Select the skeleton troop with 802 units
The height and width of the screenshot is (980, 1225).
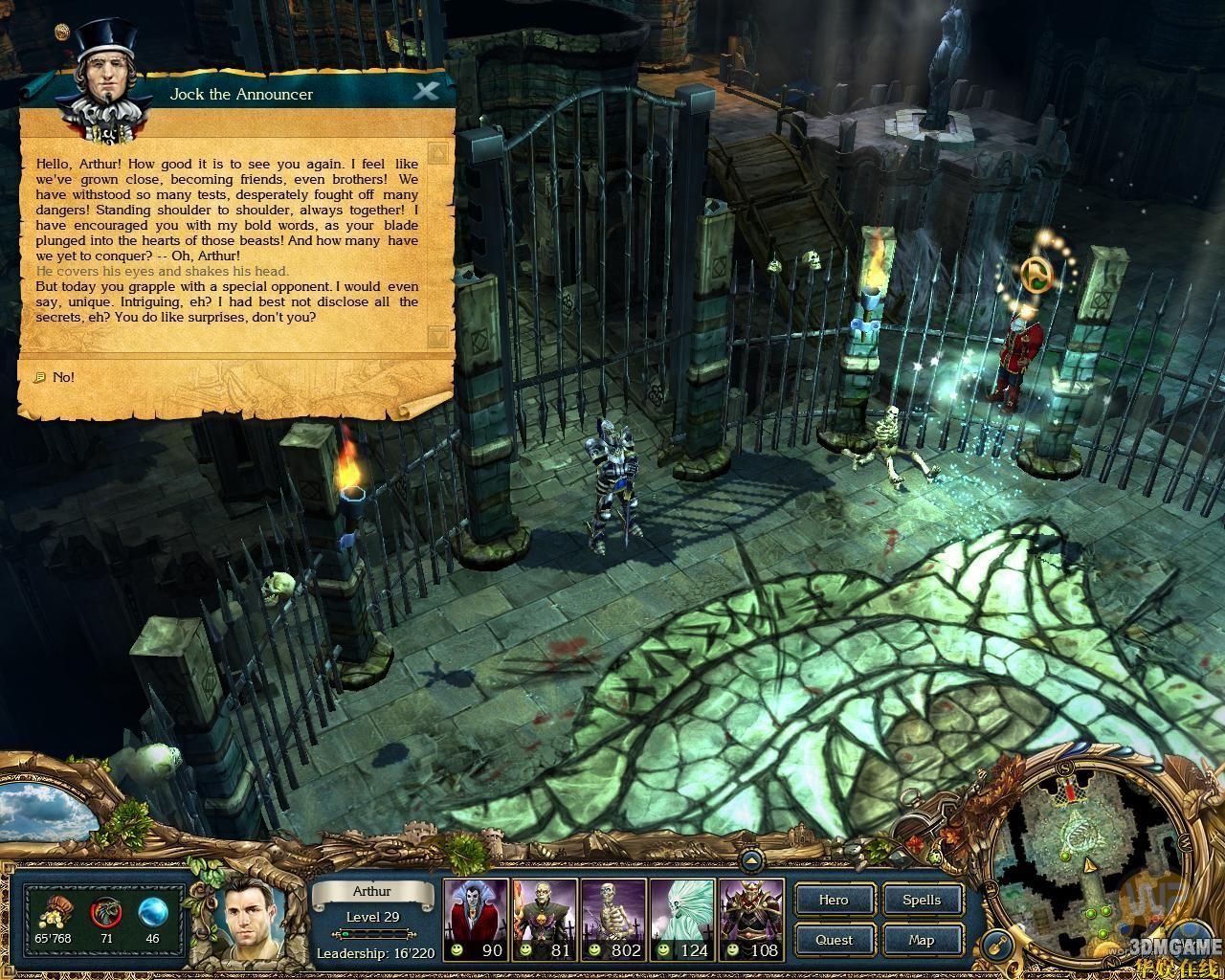pos(613,921)
